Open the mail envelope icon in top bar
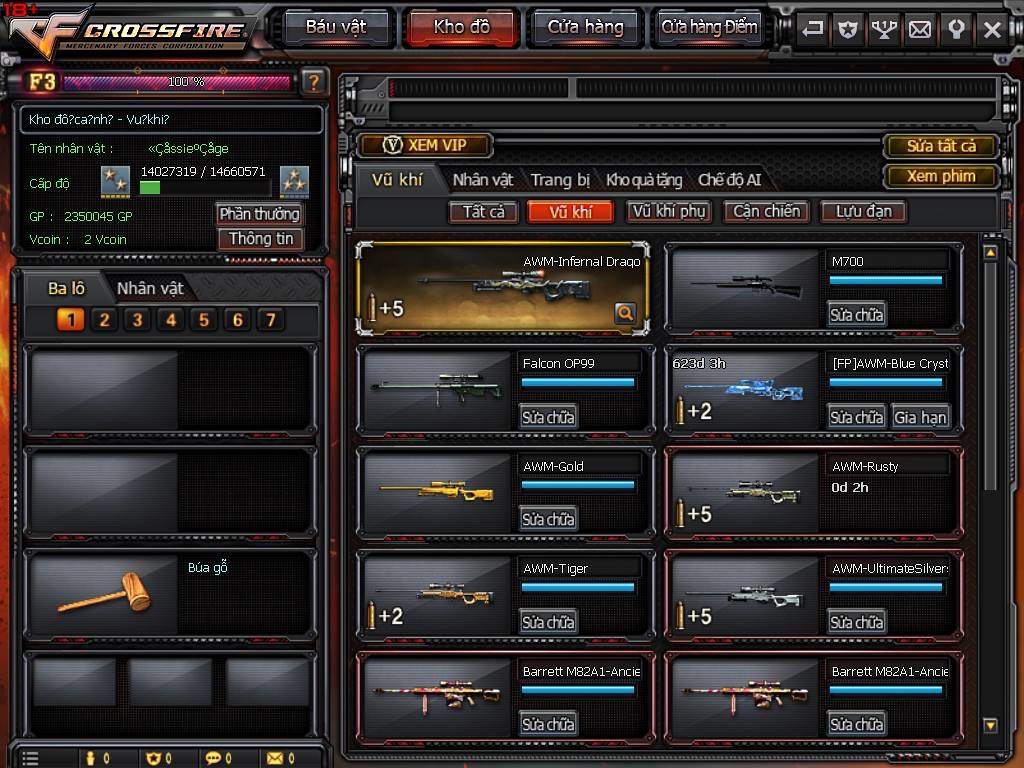The height and width of the screenshot is (768, 1024). tap(919, 29)
